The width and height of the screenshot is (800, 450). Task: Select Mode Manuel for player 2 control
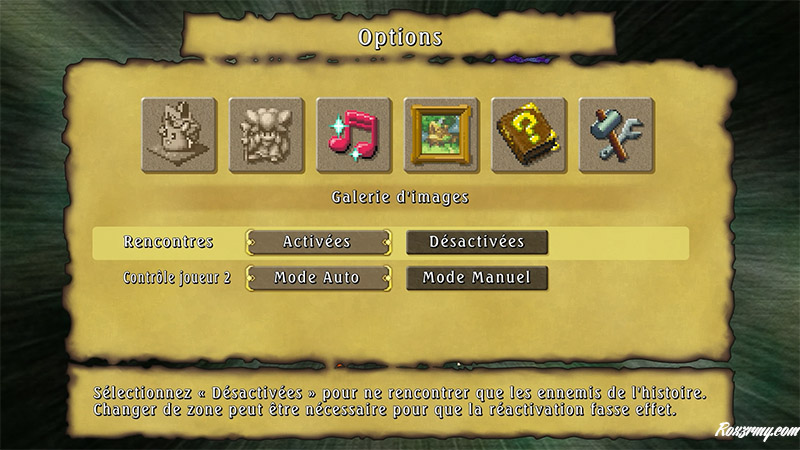(x=477, y=277)
